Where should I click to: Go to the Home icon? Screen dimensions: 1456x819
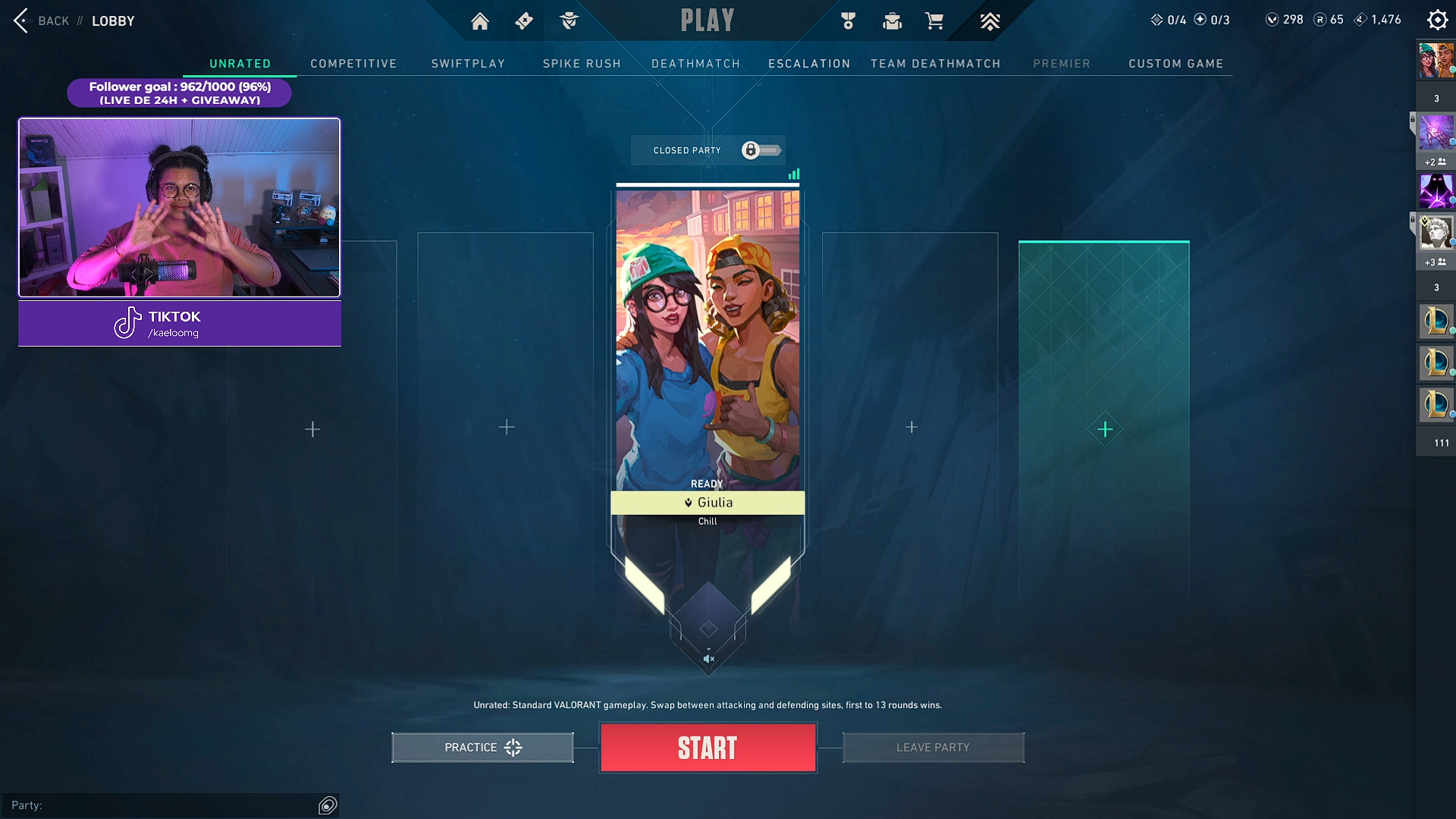point(480,21)
